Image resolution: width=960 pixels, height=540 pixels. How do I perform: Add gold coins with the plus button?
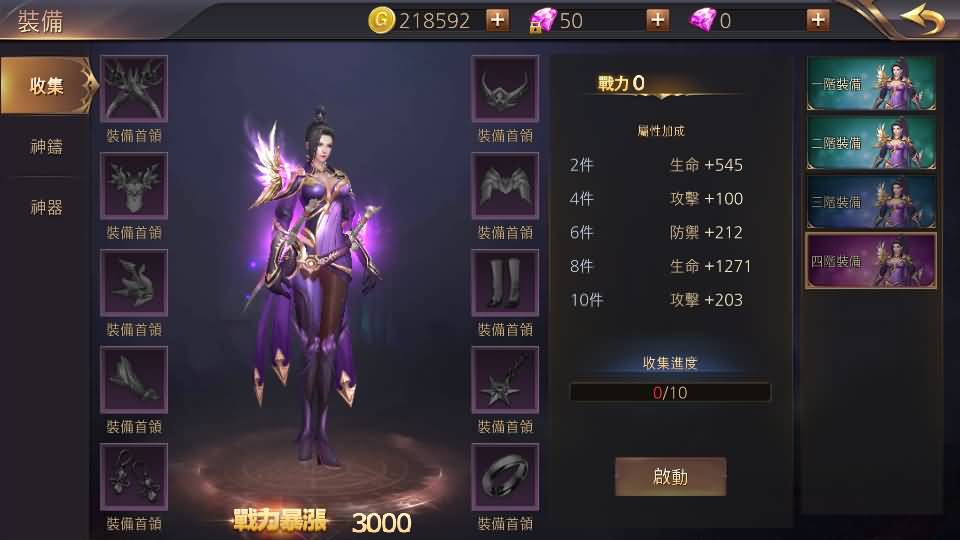pos(497,20)
